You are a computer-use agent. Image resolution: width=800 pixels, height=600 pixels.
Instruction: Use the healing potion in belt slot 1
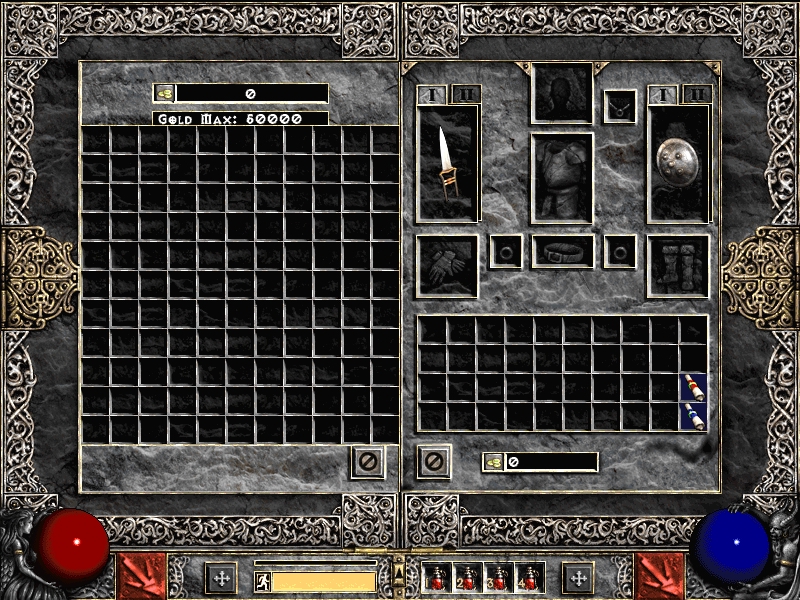438,578
